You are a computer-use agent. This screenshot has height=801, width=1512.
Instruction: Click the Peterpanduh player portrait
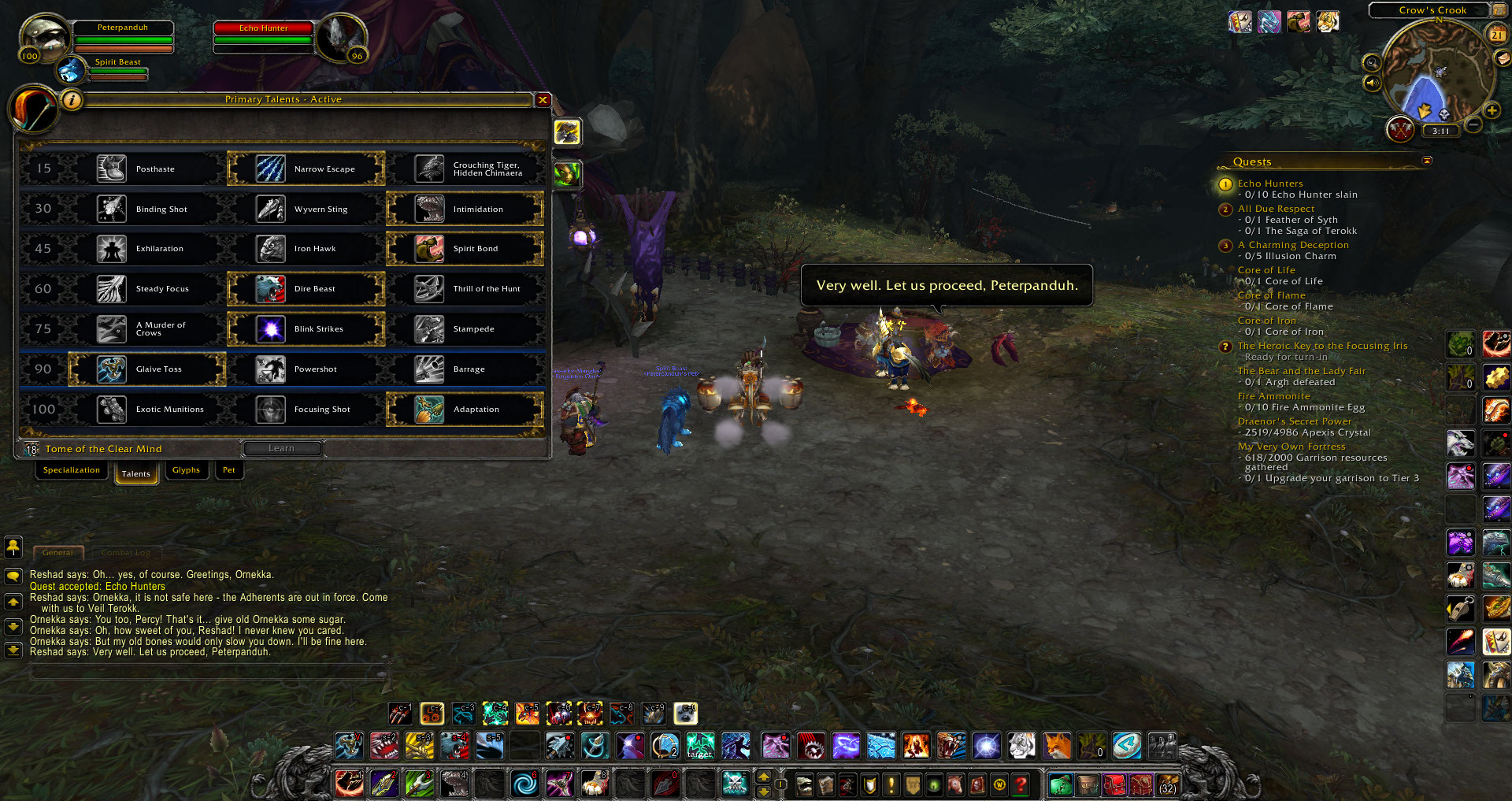pyautogui.click(x=44, y=38)
